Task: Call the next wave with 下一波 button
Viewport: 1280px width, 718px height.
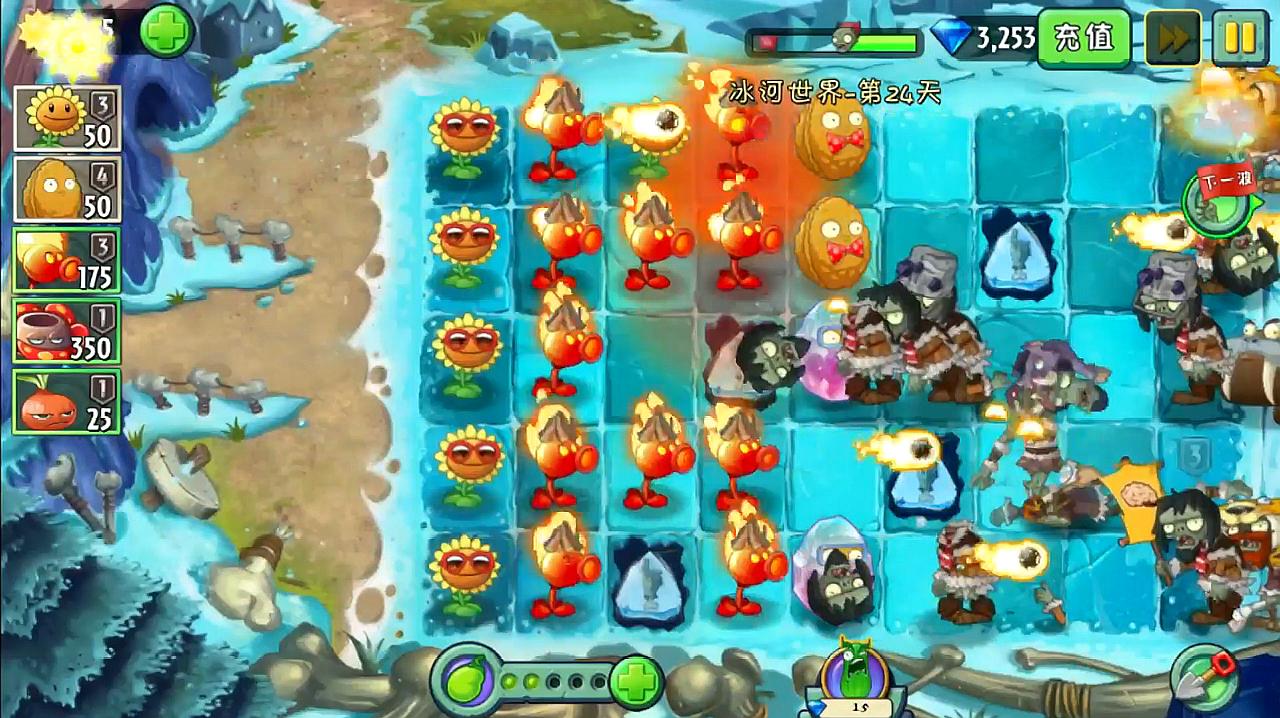Action: [1215, 197]
